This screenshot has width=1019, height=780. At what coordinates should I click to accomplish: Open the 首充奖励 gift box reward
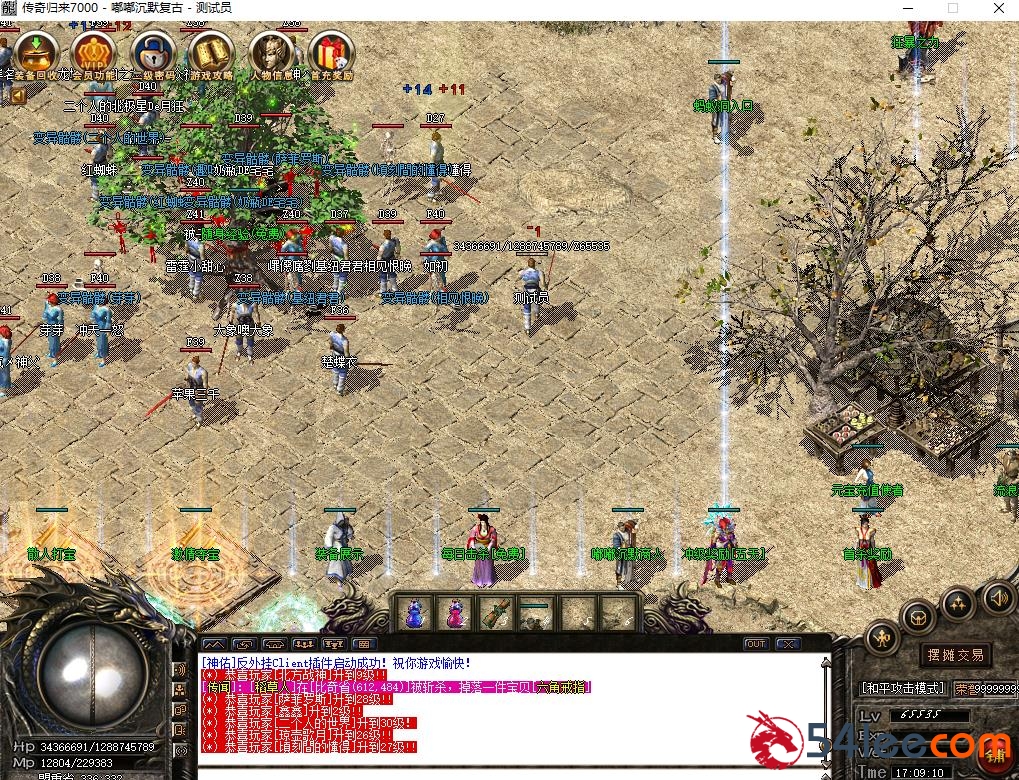tap(331, 53)
